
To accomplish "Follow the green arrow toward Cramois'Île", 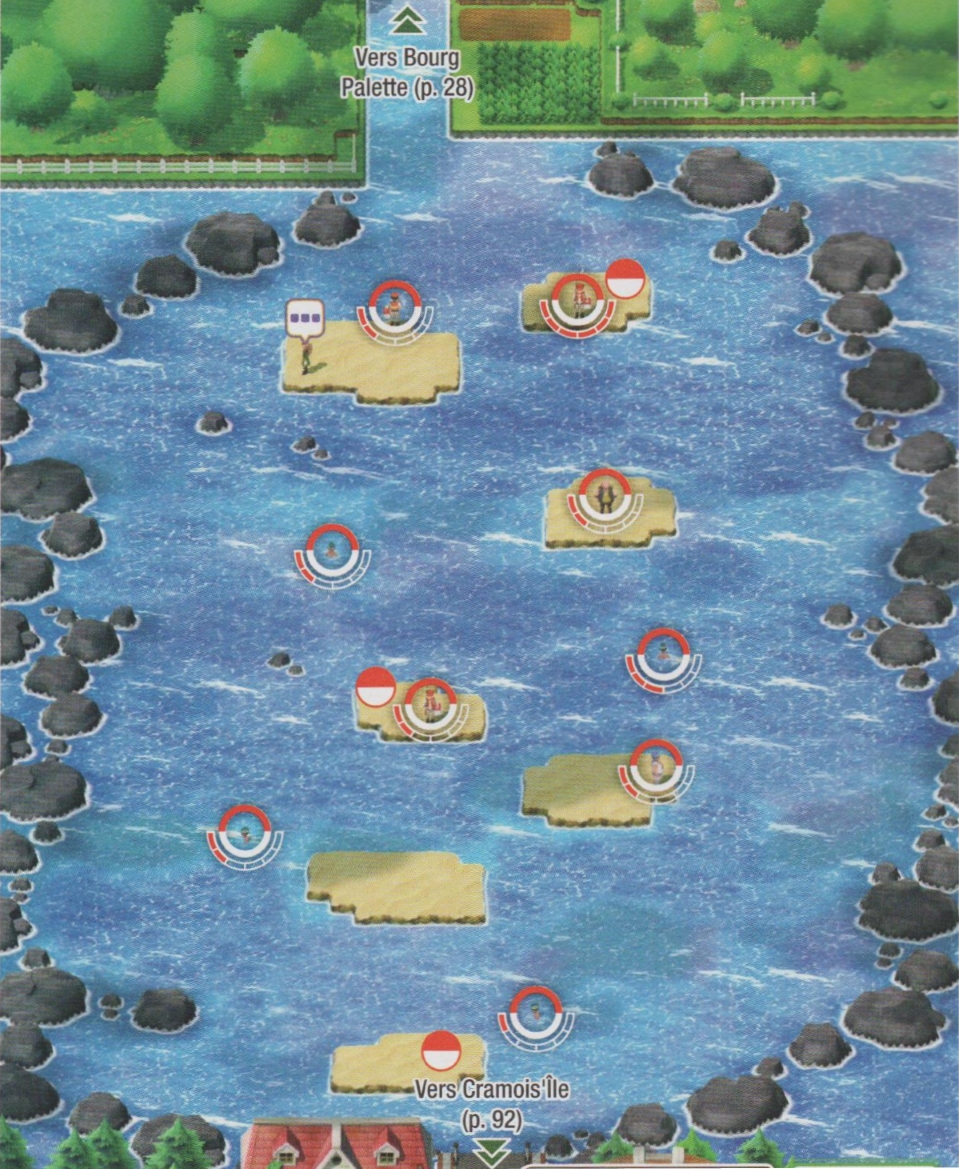I will pyautogui.click(x=490, y=1152).
